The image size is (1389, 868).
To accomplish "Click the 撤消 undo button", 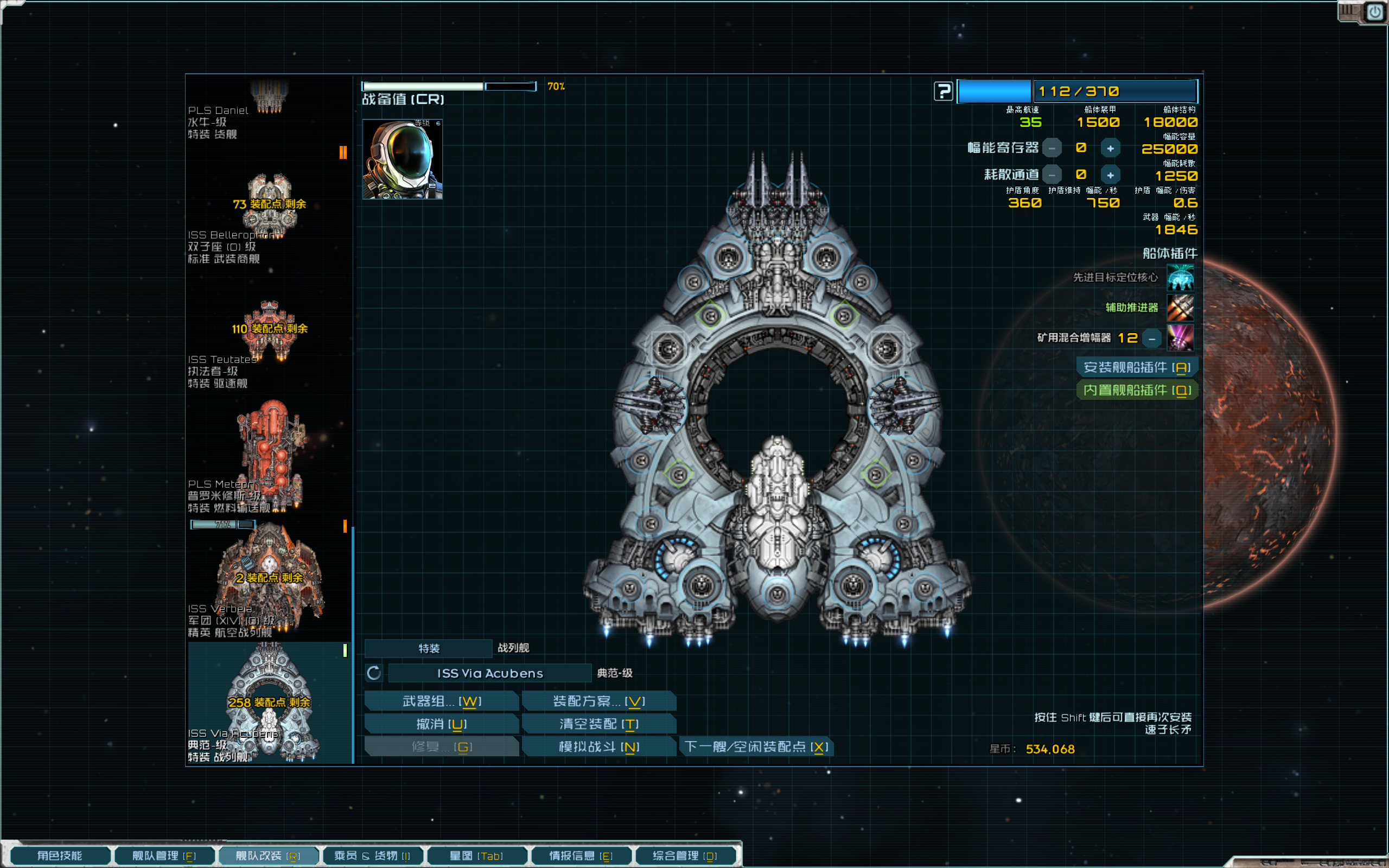I will (x=441, y=724).
